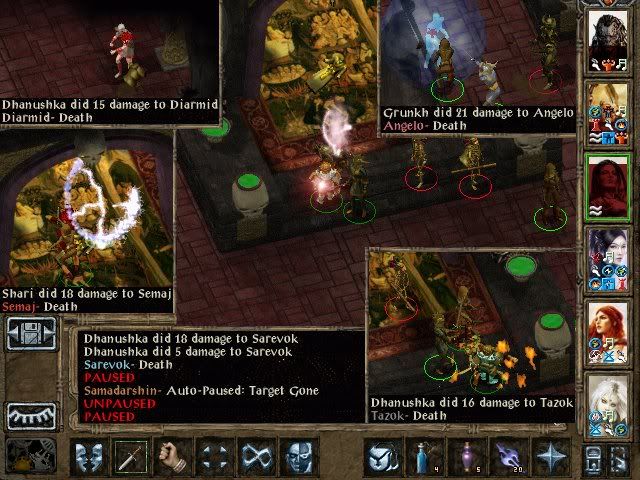The image size is (640, 480).
Task: Open the floppy disk save menu
Action: click(30, 333)
